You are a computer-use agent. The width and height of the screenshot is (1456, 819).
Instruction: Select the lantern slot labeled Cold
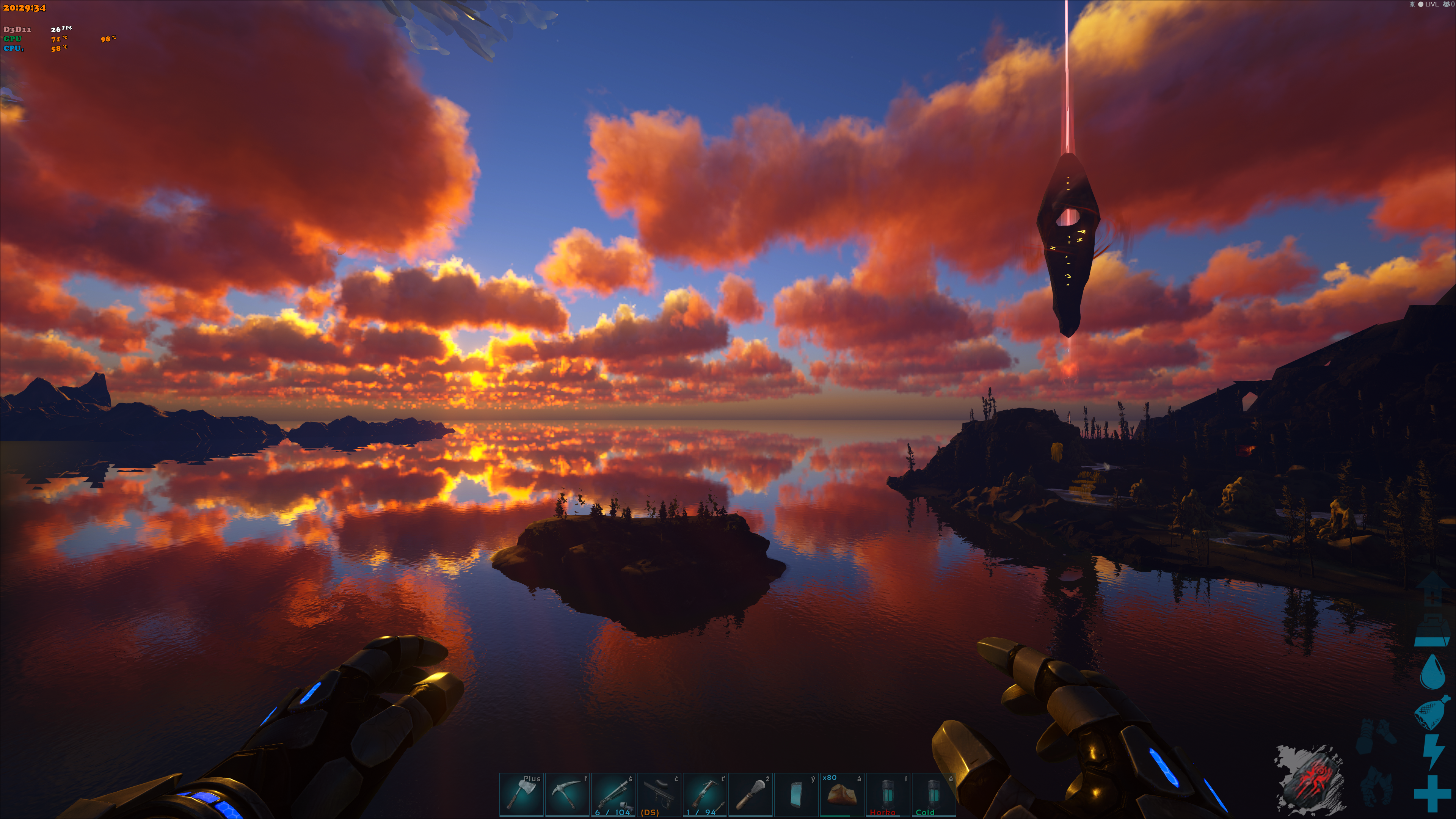click(x=934, y=794)
